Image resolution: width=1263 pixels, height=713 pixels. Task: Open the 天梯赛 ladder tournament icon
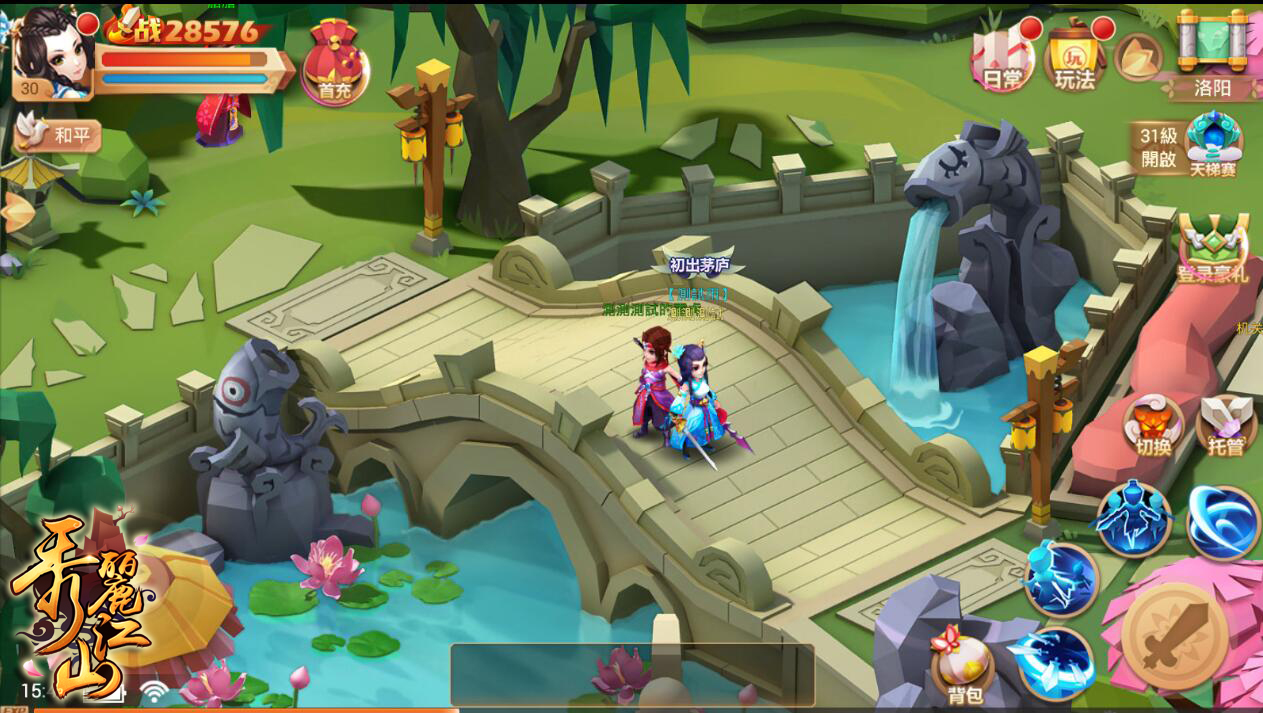1213,145
